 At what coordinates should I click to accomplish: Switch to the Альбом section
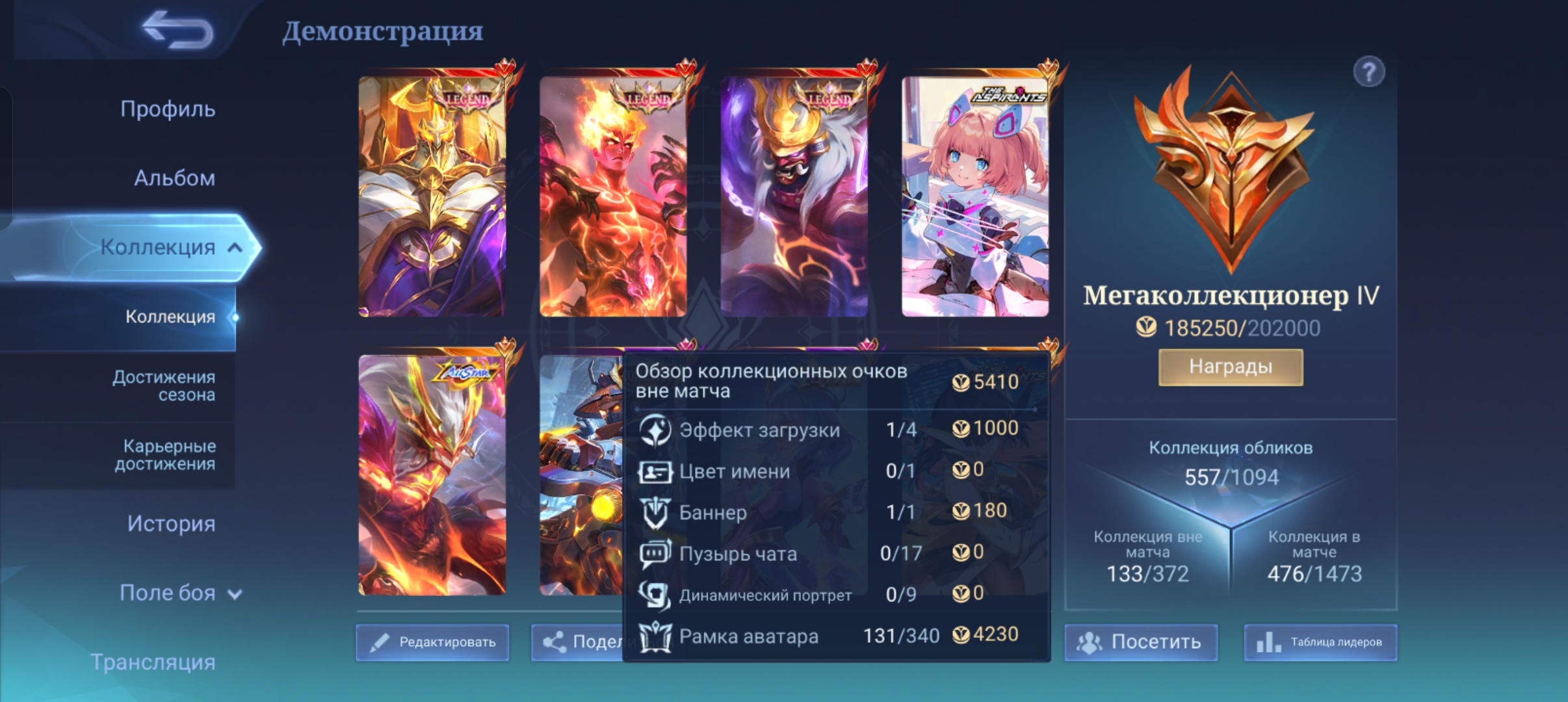point(174,178)
